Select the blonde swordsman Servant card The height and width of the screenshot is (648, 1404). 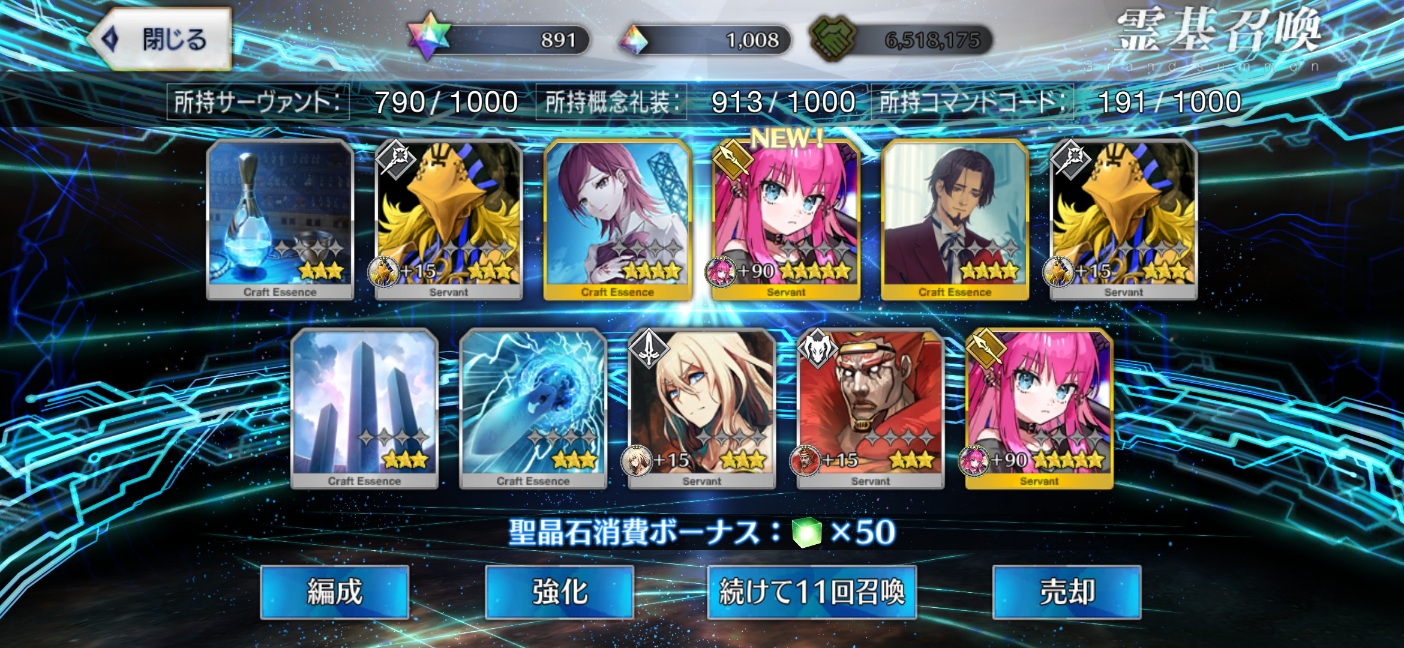point(702,409)
